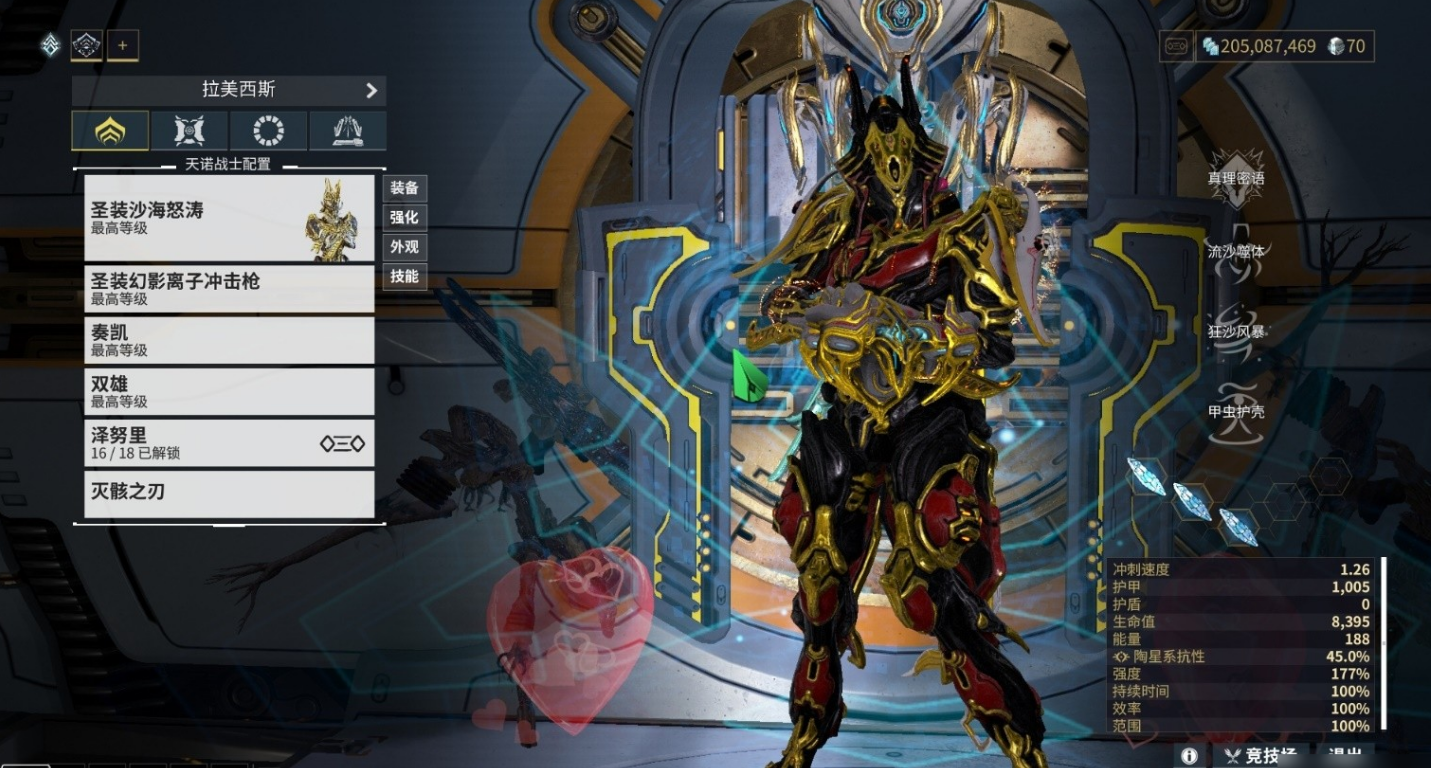Viewport: 1431px width, 768px height.
Task: Select the 灭骸之刃 slot
Action: pos(228,493)
